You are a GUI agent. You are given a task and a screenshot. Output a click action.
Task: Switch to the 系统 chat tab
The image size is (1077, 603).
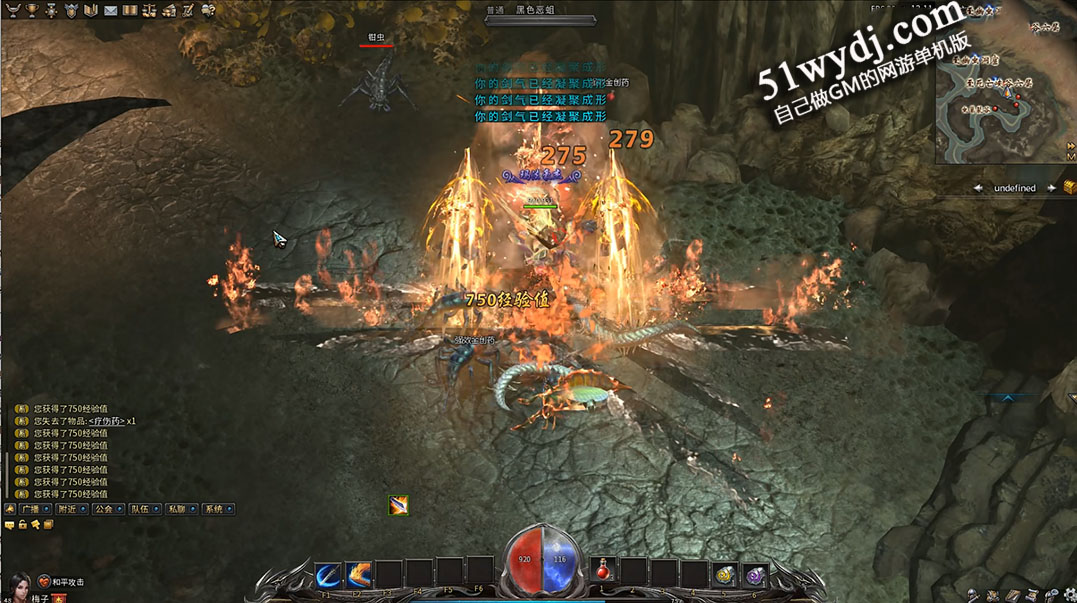[x=212, y=509]
